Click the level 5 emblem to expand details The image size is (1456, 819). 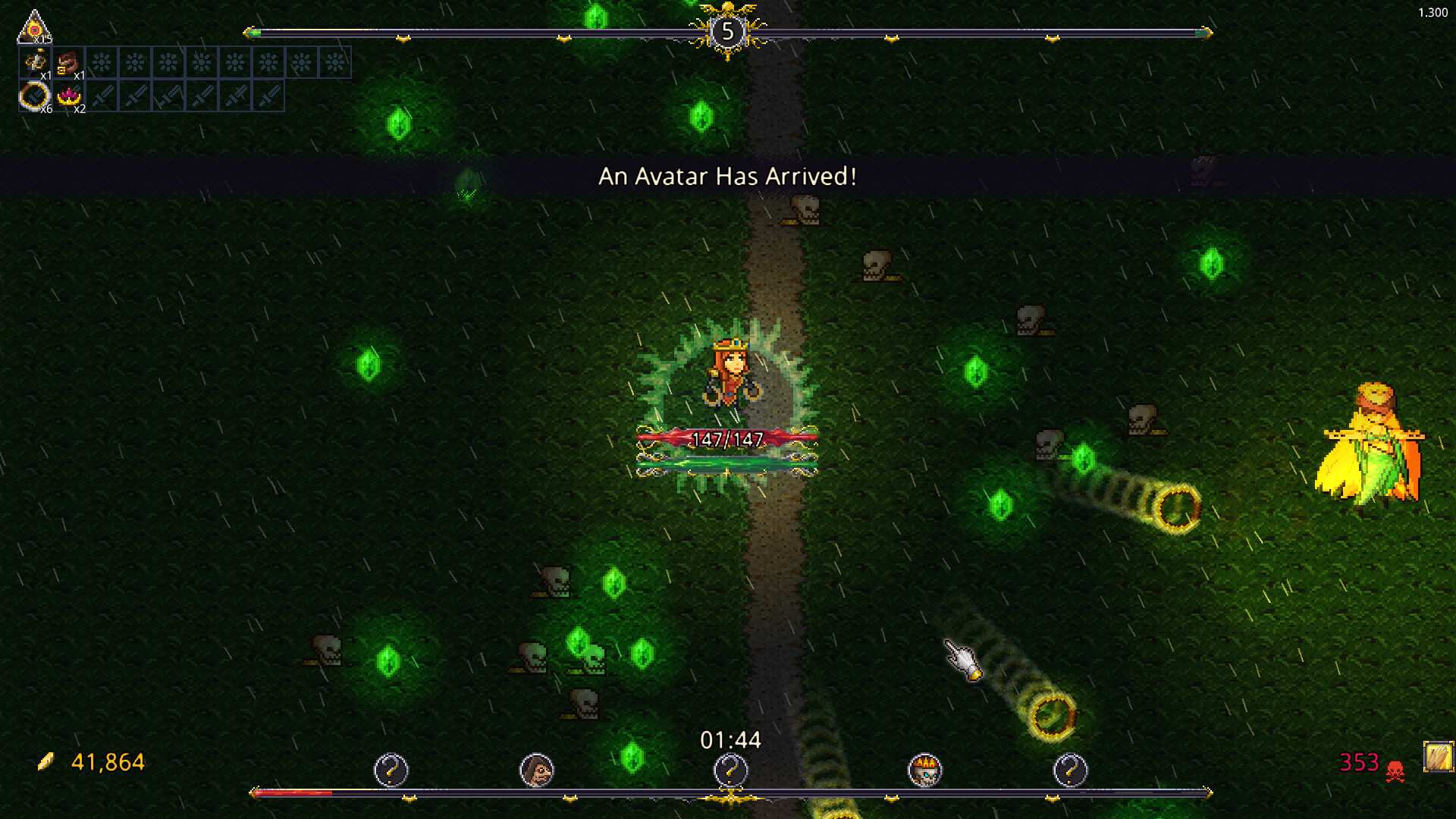pos(728,32)
